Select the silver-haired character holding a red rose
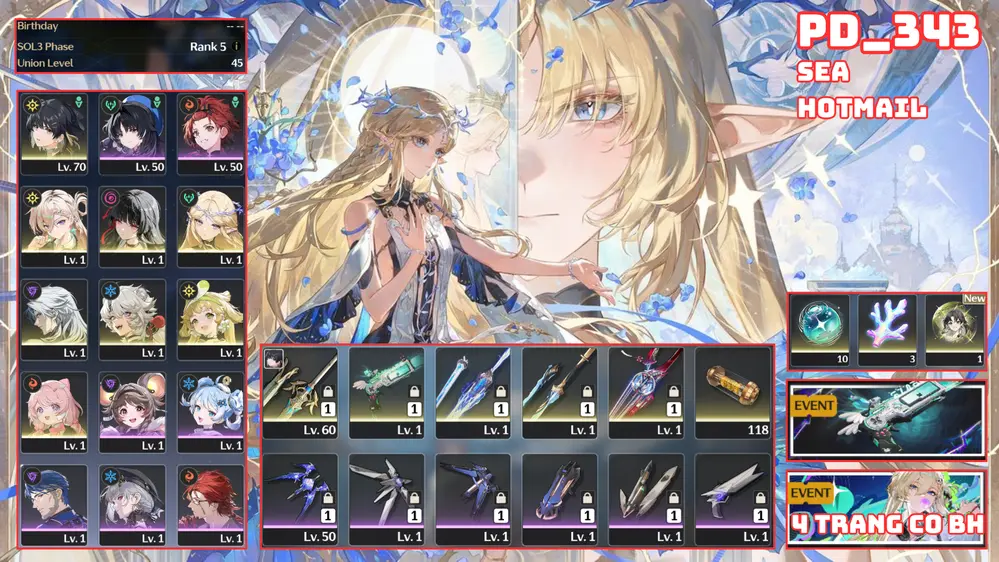This screenshot has width=999, height=562. point(132,317)
